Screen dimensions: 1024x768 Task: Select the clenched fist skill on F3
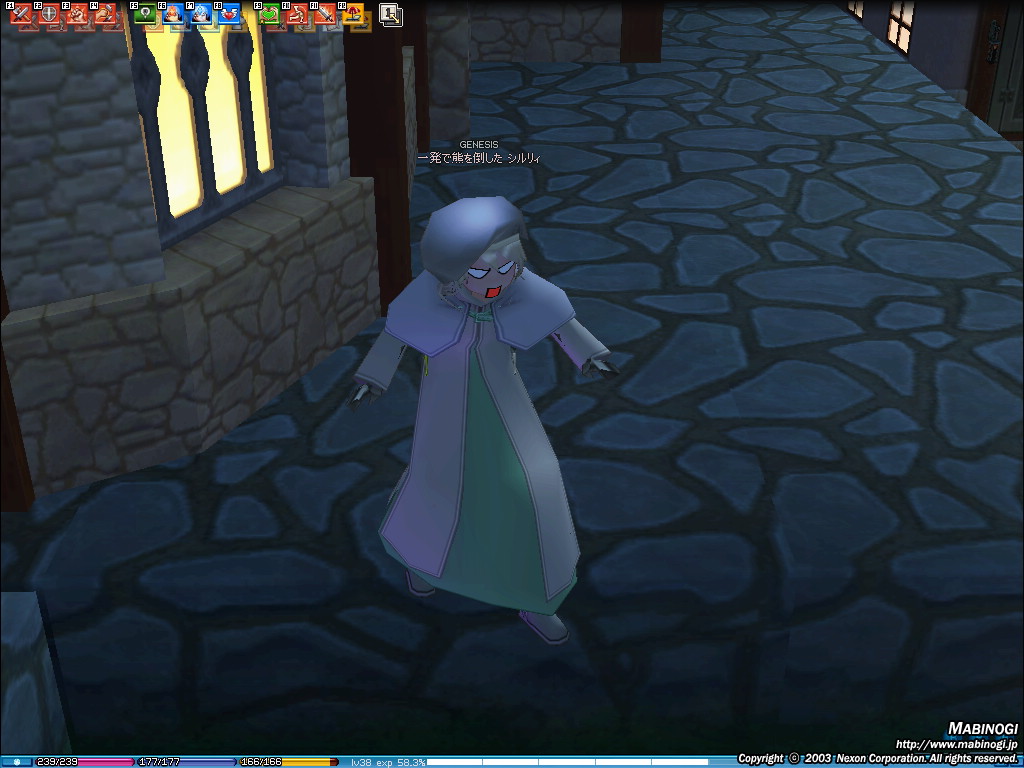pyautogui.click(x=77, y=15)
